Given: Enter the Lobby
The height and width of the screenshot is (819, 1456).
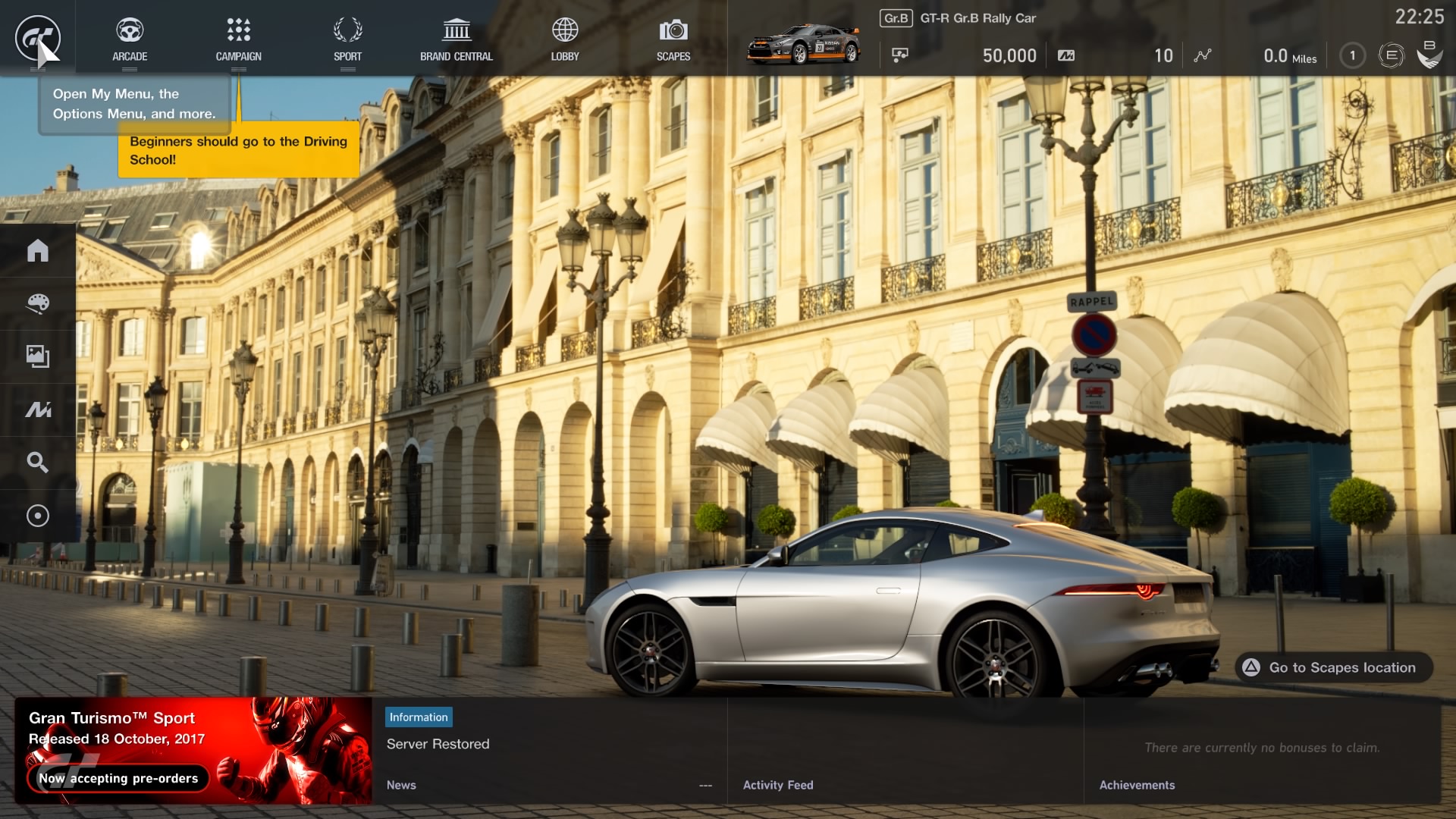Looking at the screenshot, I should (x=565, y=39).
